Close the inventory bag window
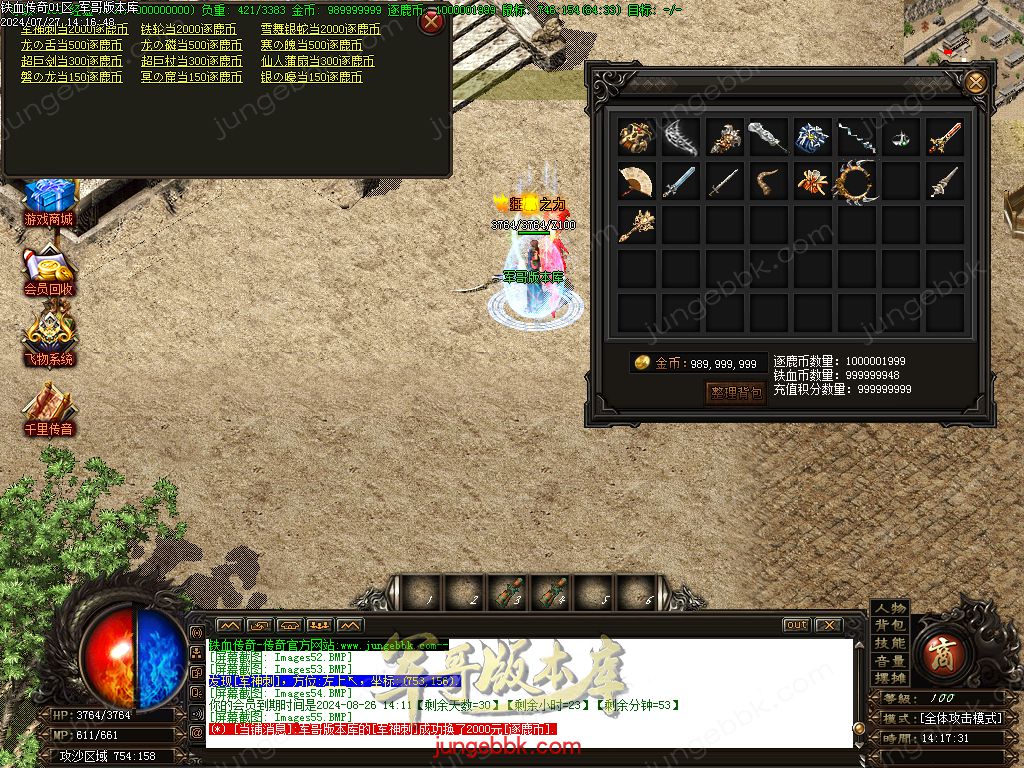 point(975,83)
